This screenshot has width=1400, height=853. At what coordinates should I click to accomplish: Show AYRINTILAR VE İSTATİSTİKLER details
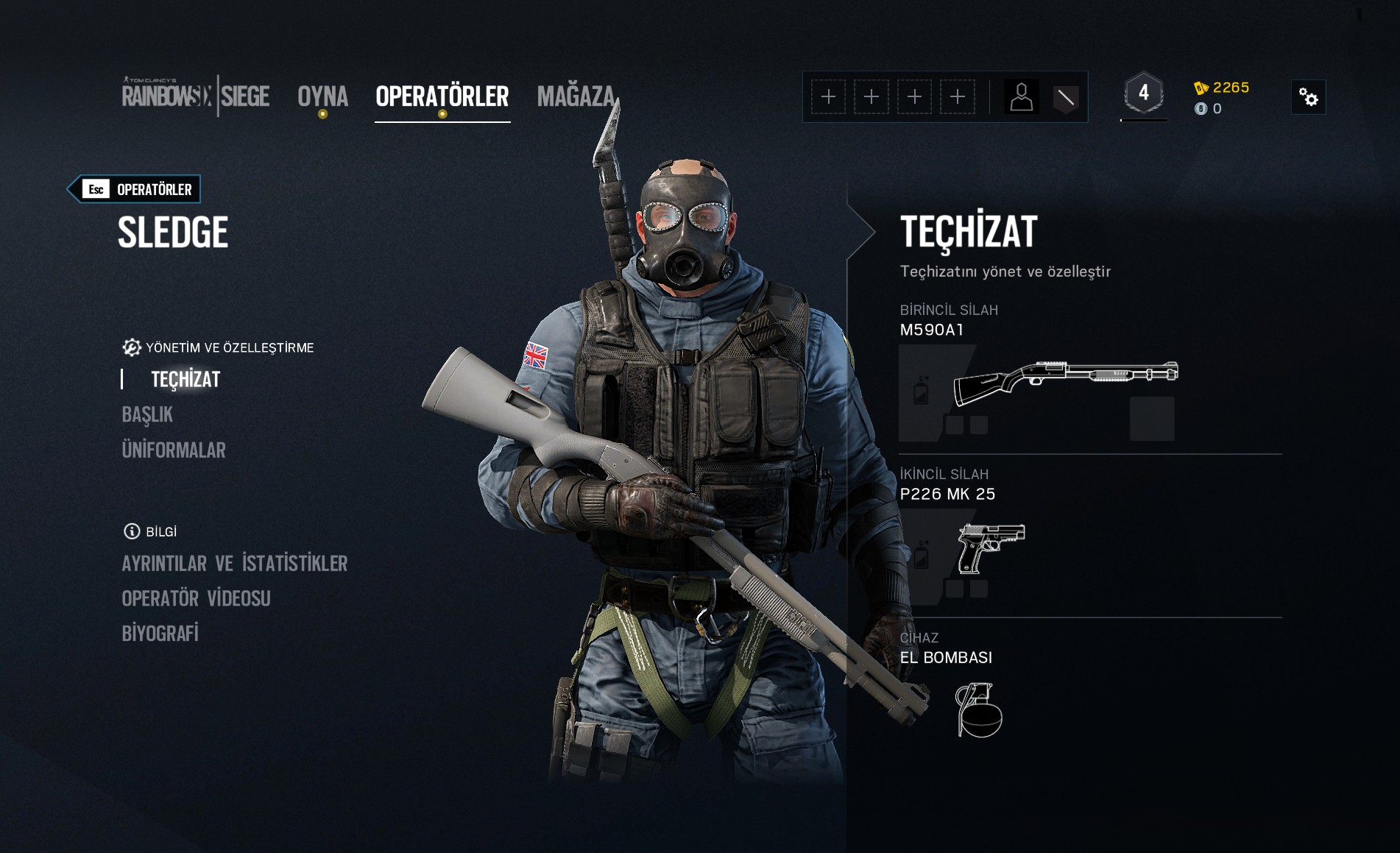(x=234, y=563)
